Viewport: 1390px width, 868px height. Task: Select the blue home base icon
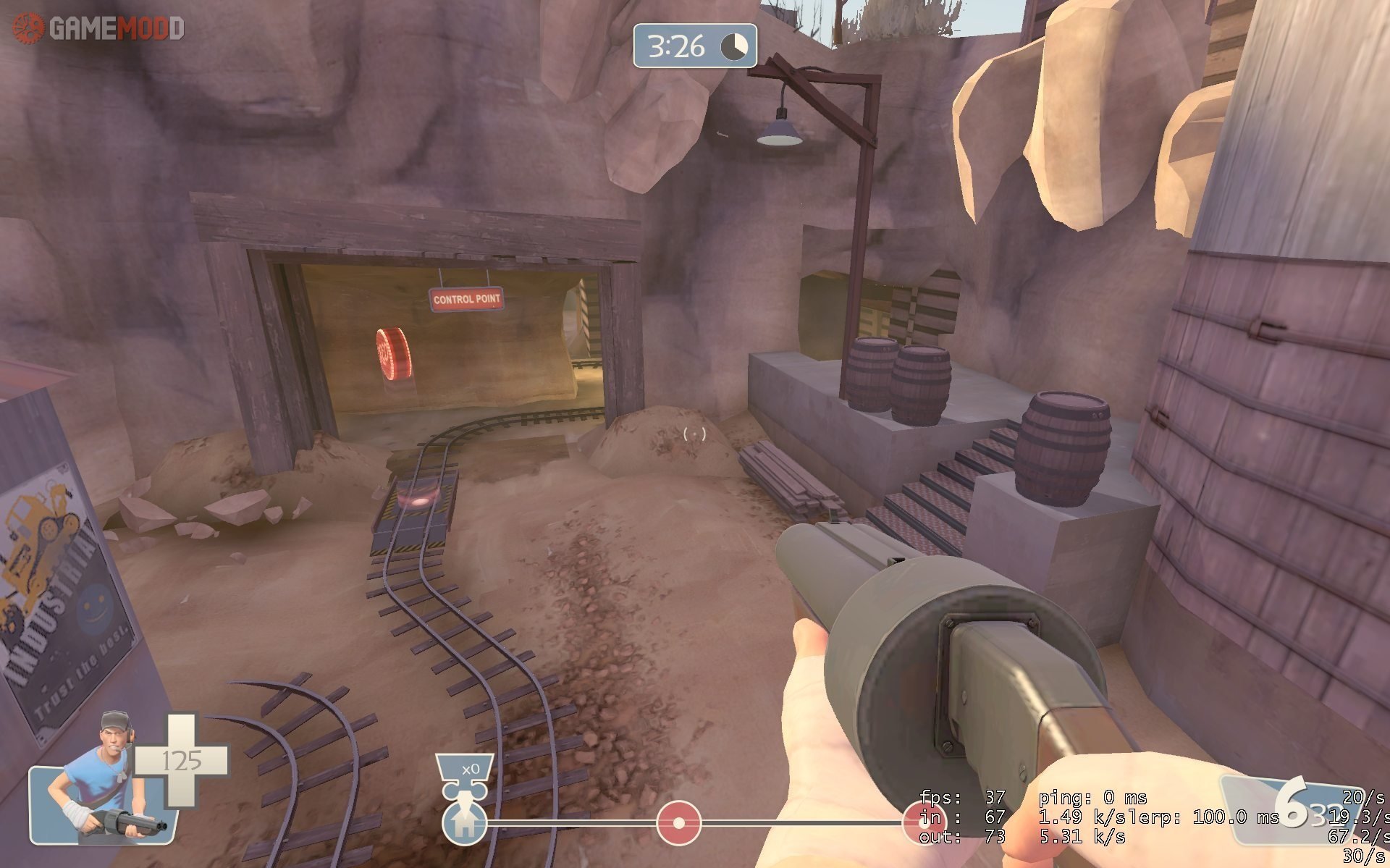pos(463,824)
